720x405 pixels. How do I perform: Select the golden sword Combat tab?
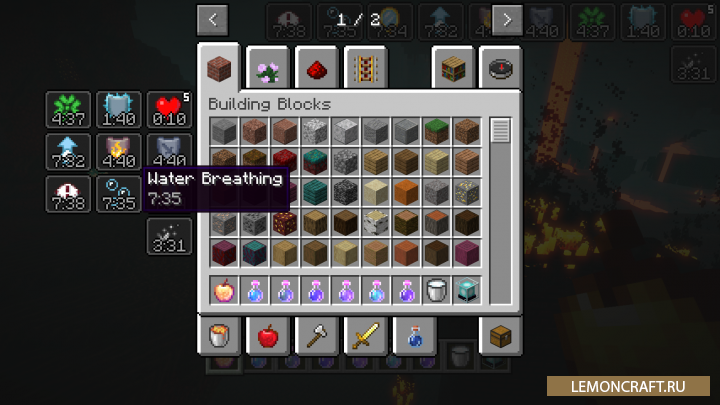[365, 336]
